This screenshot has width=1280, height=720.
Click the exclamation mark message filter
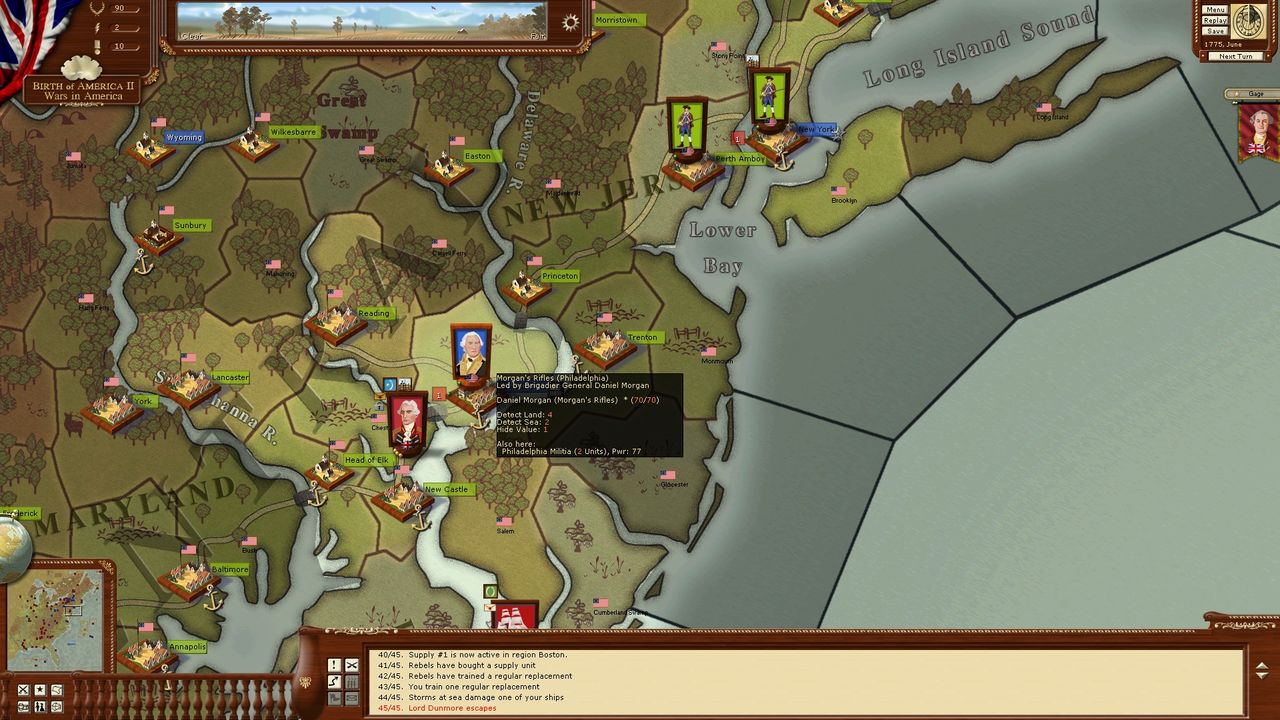334,665
